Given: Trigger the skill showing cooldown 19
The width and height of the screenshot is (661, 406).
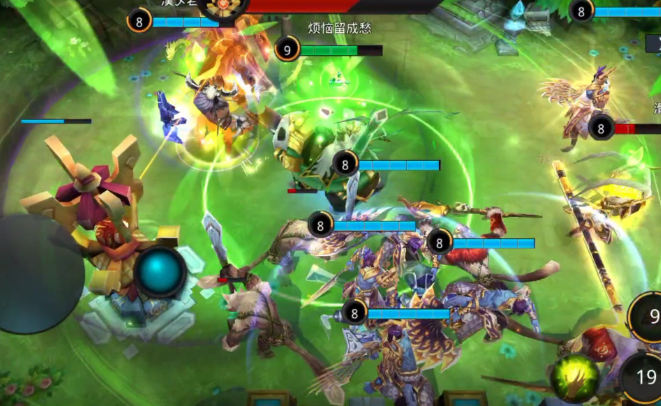Looking at the screenshot, I should click(641, 379).
